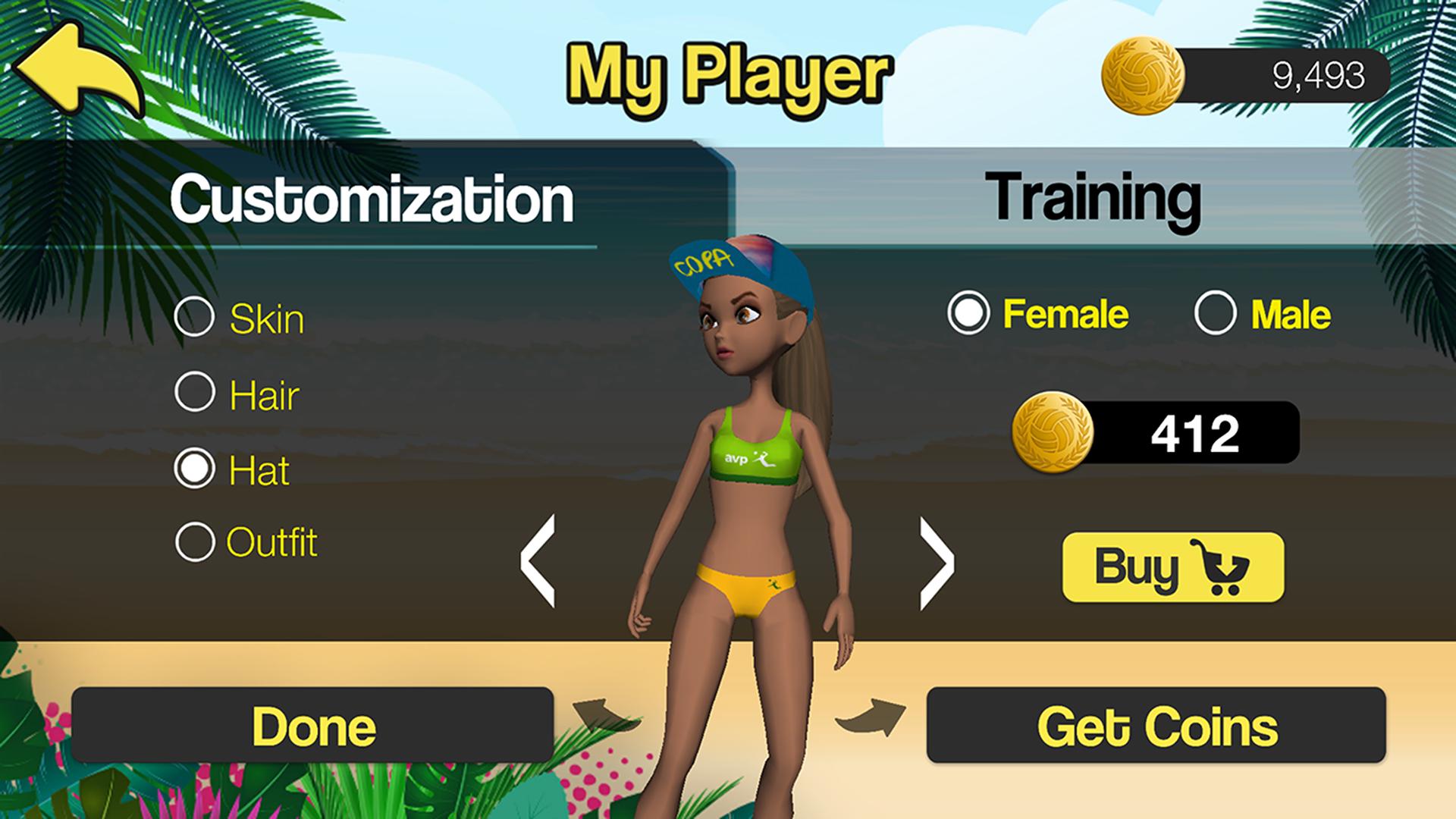This screenshot has height=819, width=1456.
Task: Select the Female gender option
Action: [x=968, y=312]
